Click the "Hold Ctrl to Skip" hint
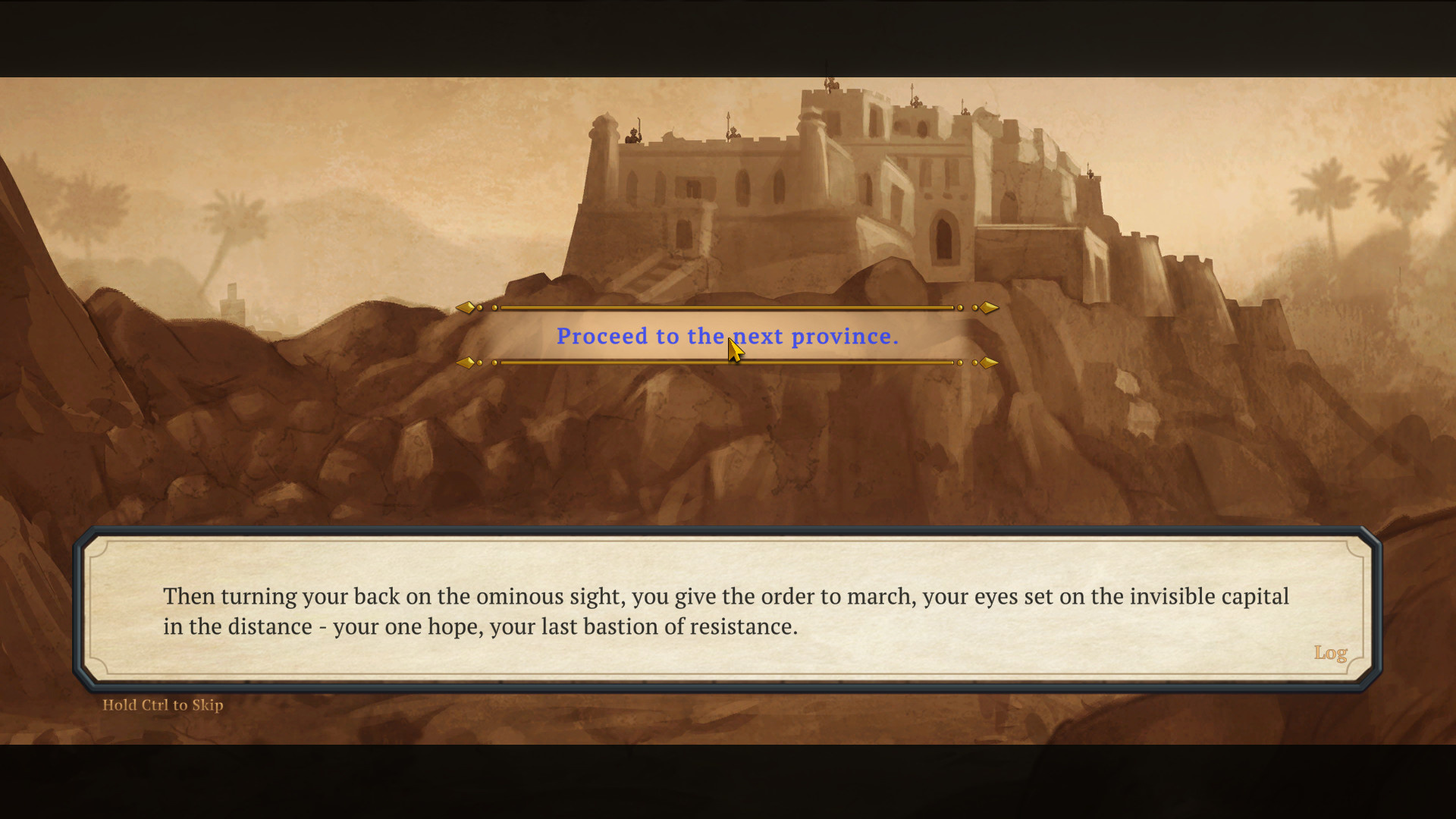The height and width of the screenshot is (819, 1456). (162, 704)
